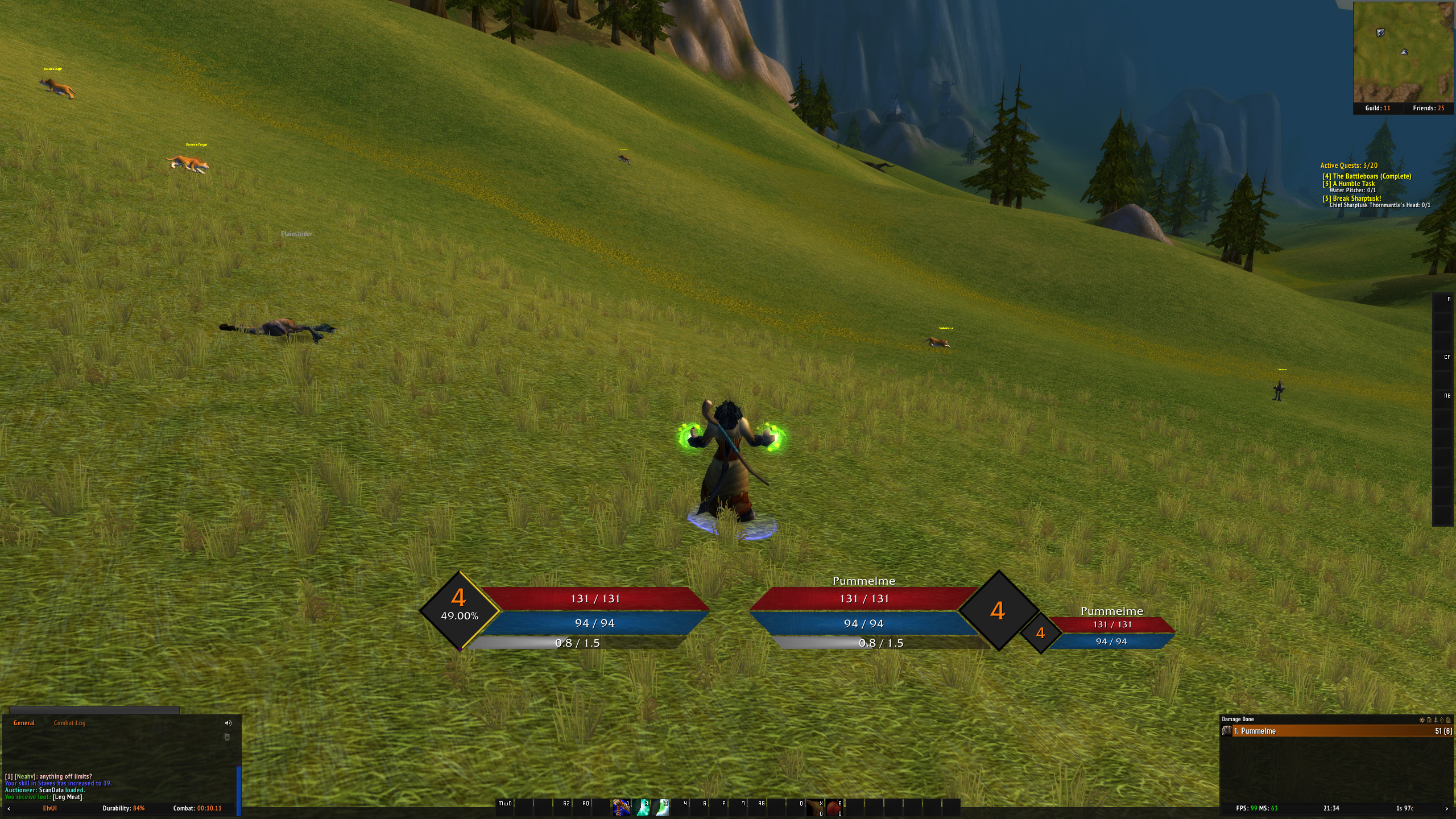The height and width of the screenshot is (819, 1456).
Task: Cast the teal spell in slot 2
Action: coord(642,808)
